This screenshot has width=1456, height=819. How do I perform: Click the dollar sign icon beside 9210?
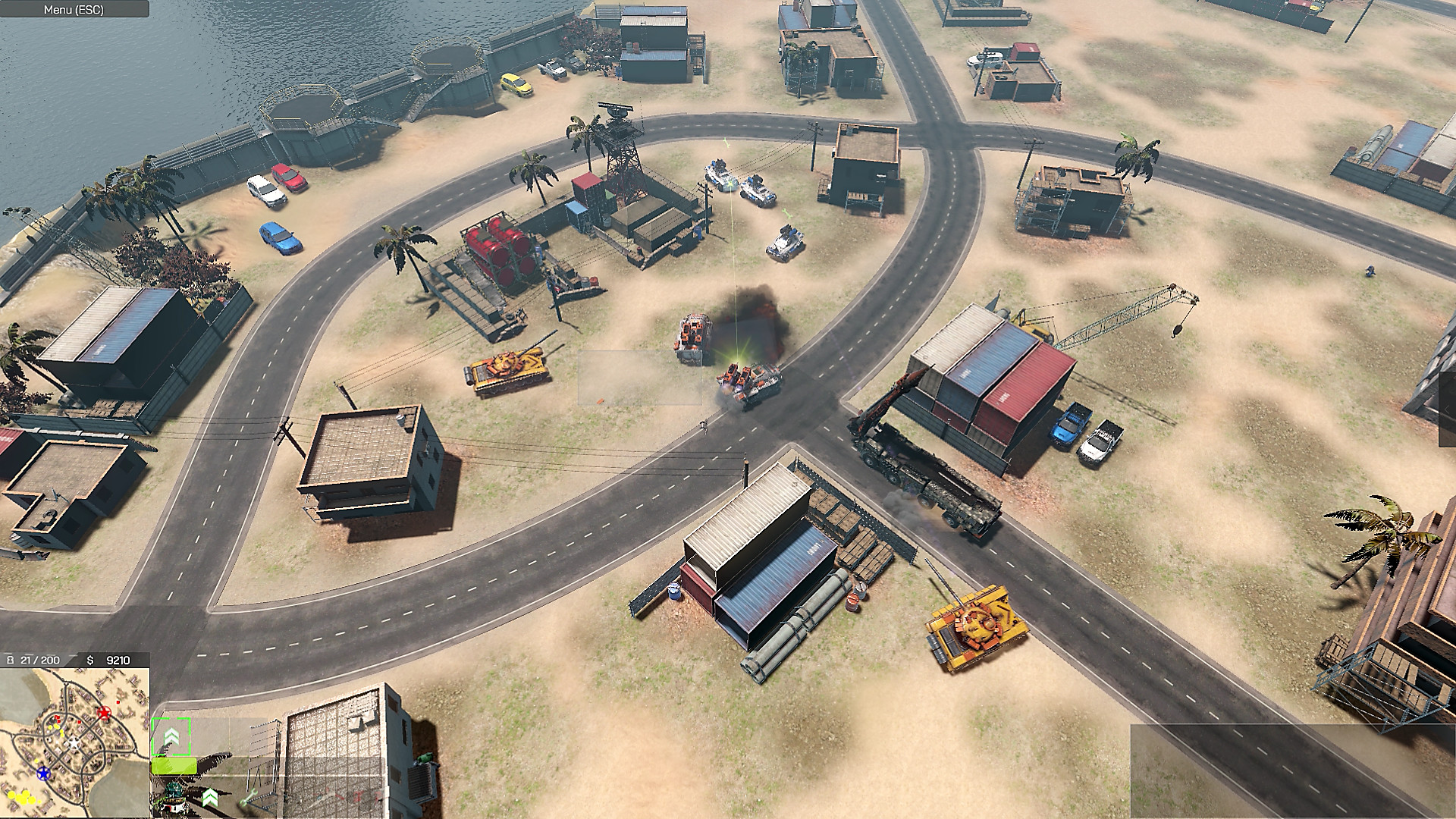pos(90,659)
